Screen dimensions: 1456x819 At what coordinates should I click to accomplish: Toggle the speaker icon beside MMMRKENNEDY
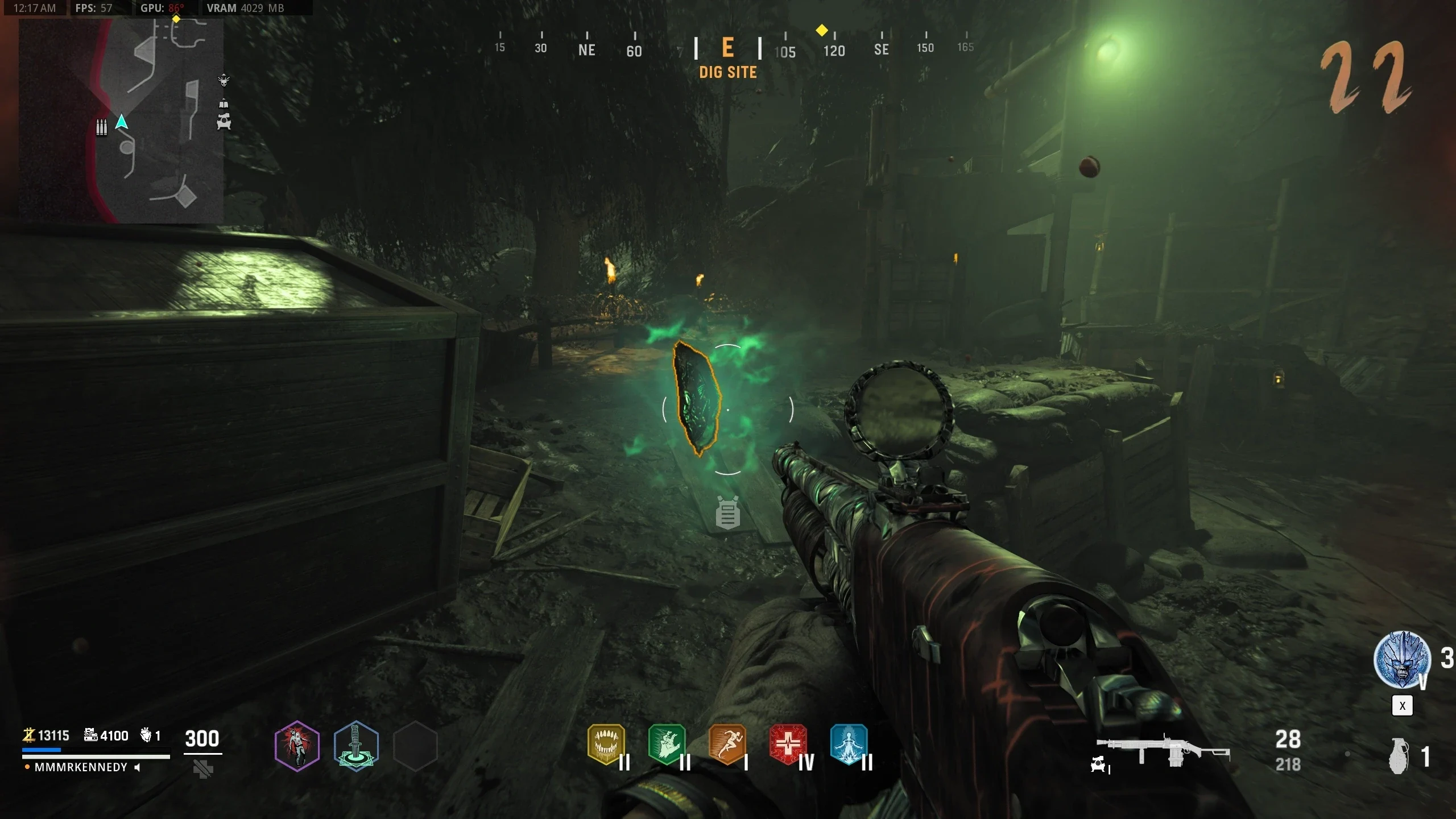pyautogui.click(x=137, y=767)
